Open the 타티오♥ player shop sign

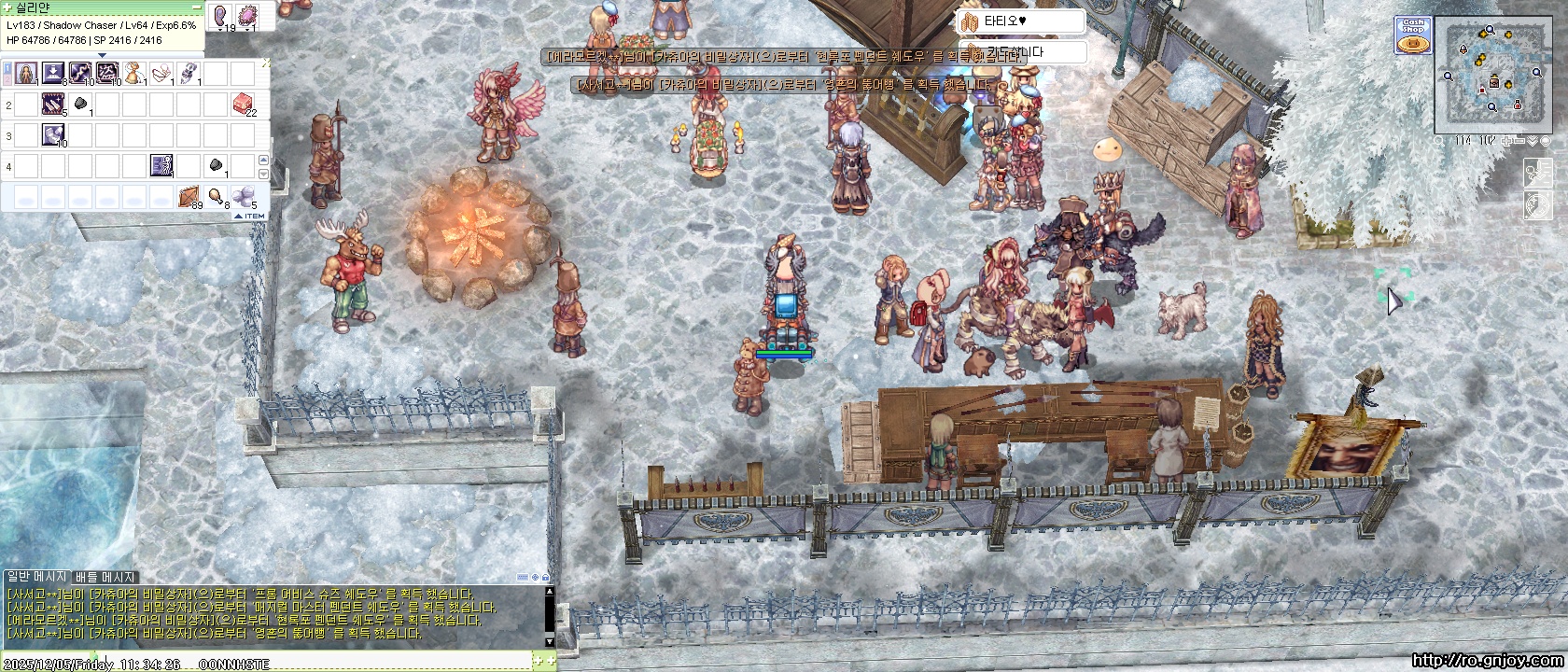1022,21
